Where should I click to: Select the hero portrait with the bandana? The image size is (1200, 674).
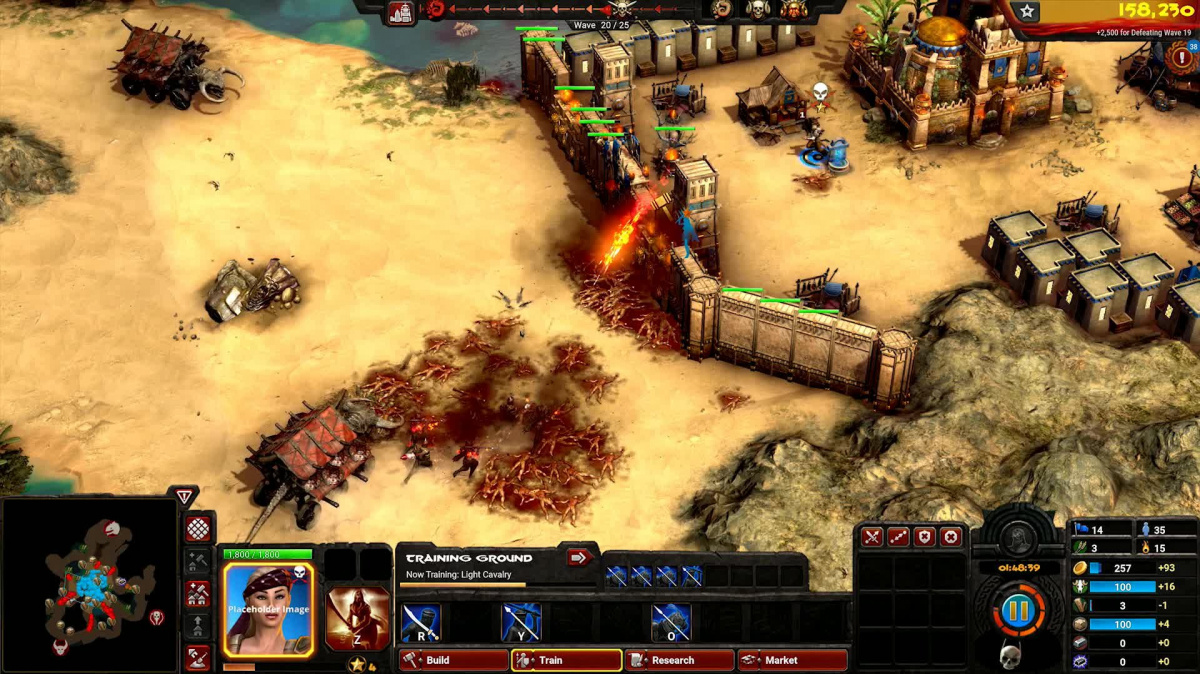268,608
